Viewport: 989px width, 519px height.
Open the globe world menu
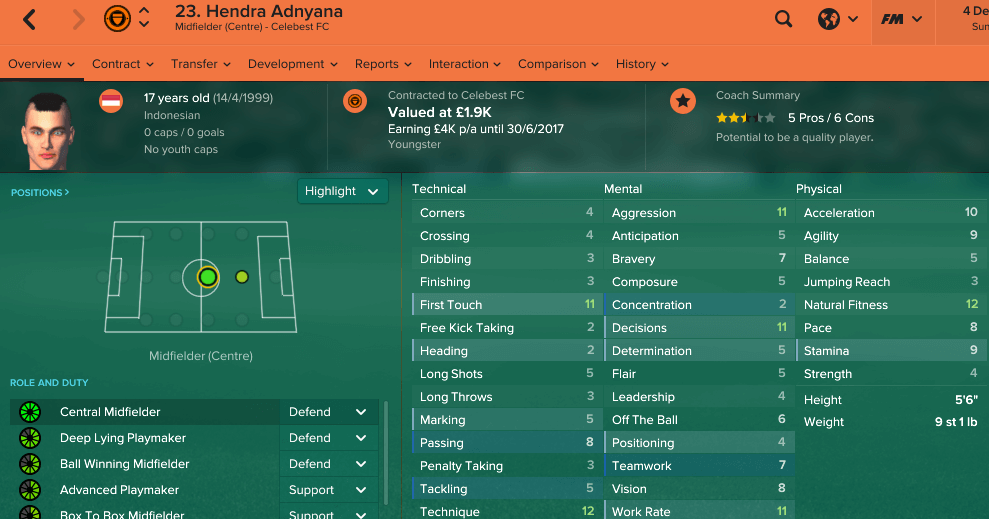pos(838,19)
